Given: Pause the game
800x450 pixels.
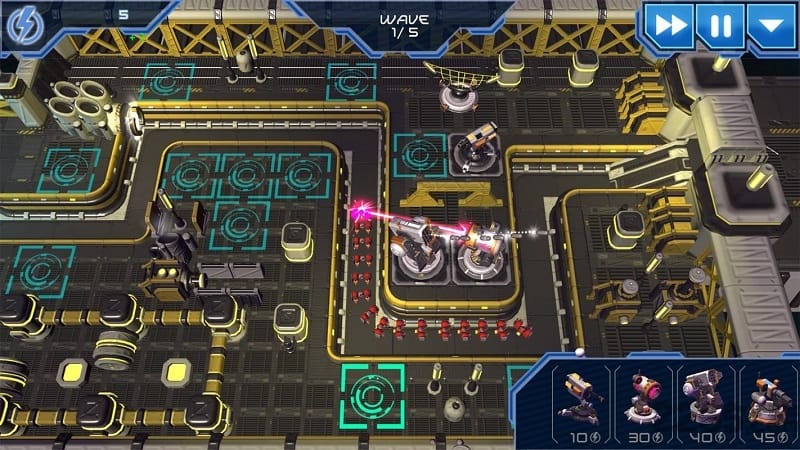Looking at the screenshot, I should coord(720,24).
